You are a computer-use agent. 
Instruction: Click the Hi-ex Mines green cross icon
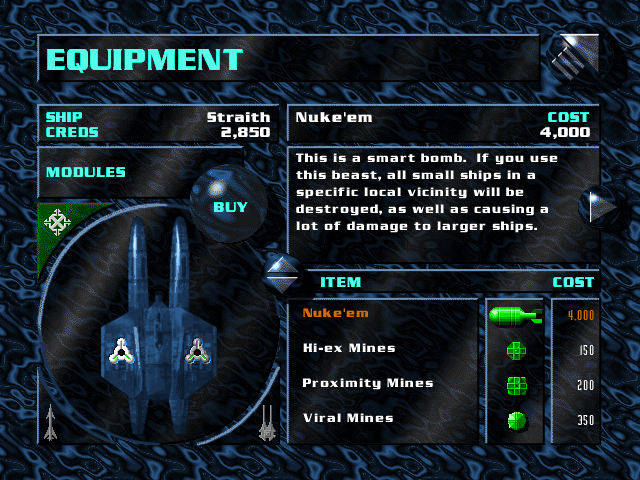tap(515, 350)
